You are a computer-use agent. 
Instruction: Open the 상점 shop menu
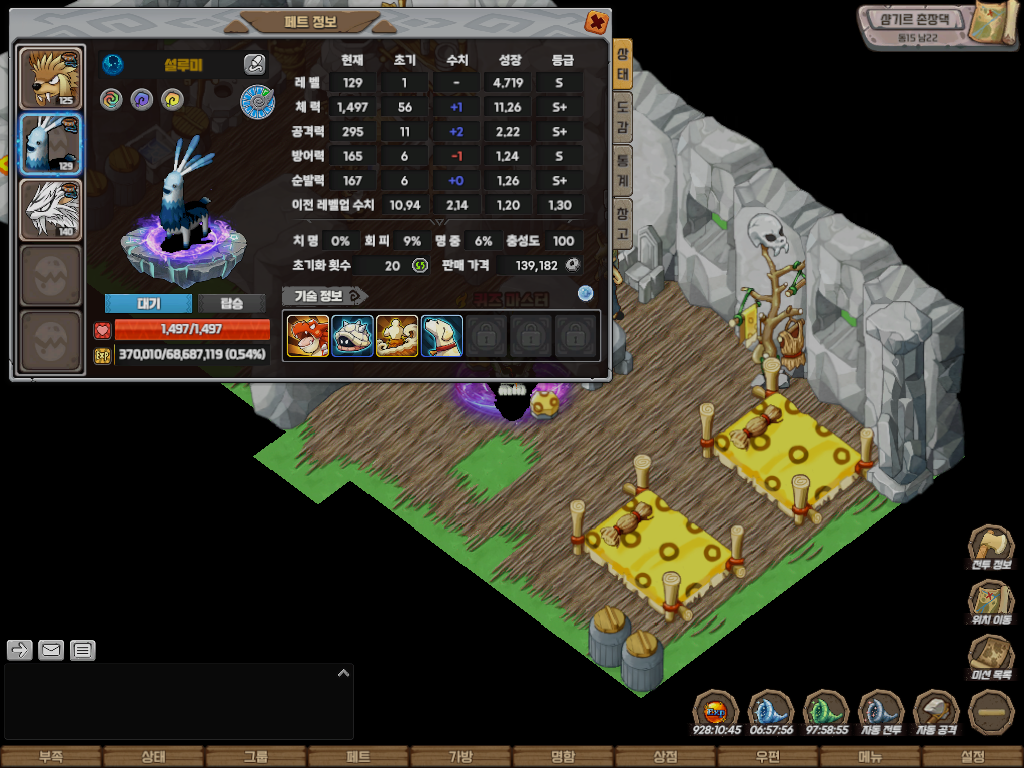tap(665, 757)
